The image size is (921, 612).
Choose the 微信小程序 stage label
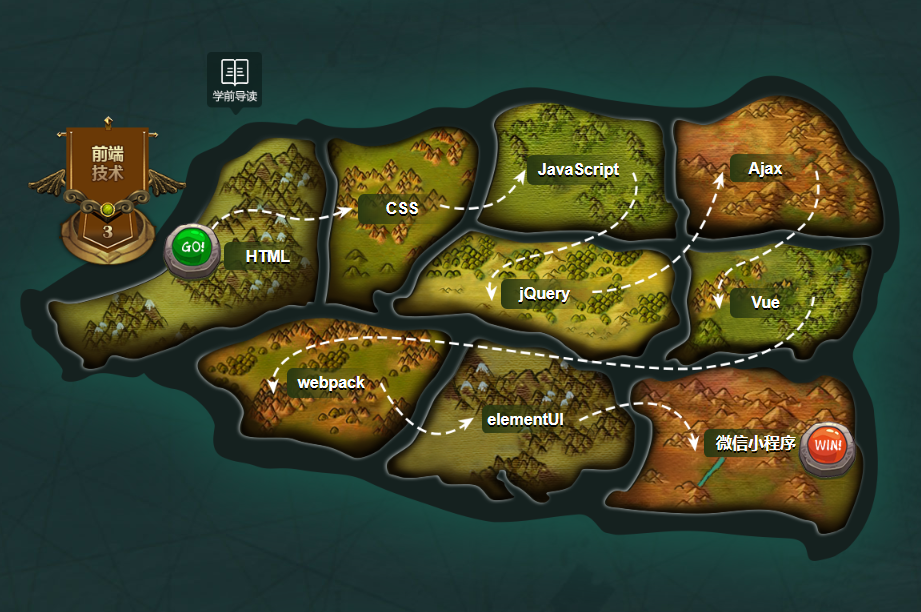[754, 443]
